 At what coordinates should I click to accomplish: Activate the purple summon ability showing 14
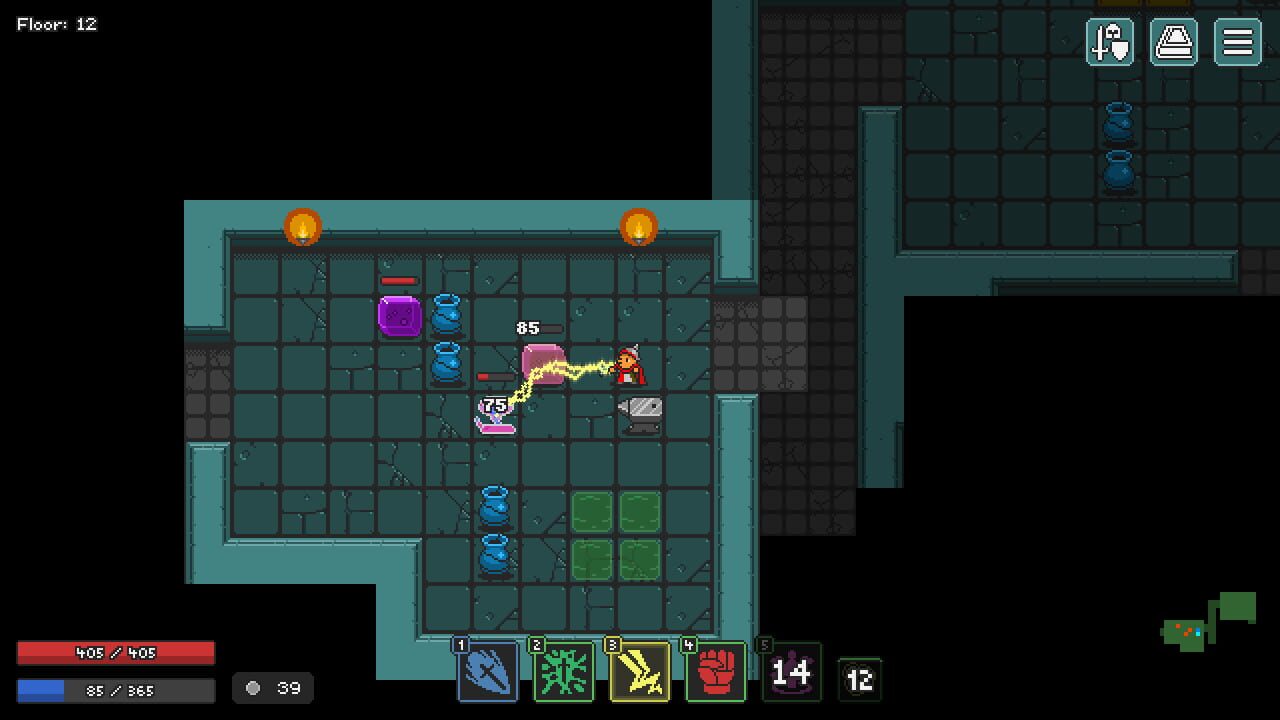(792, 673)
